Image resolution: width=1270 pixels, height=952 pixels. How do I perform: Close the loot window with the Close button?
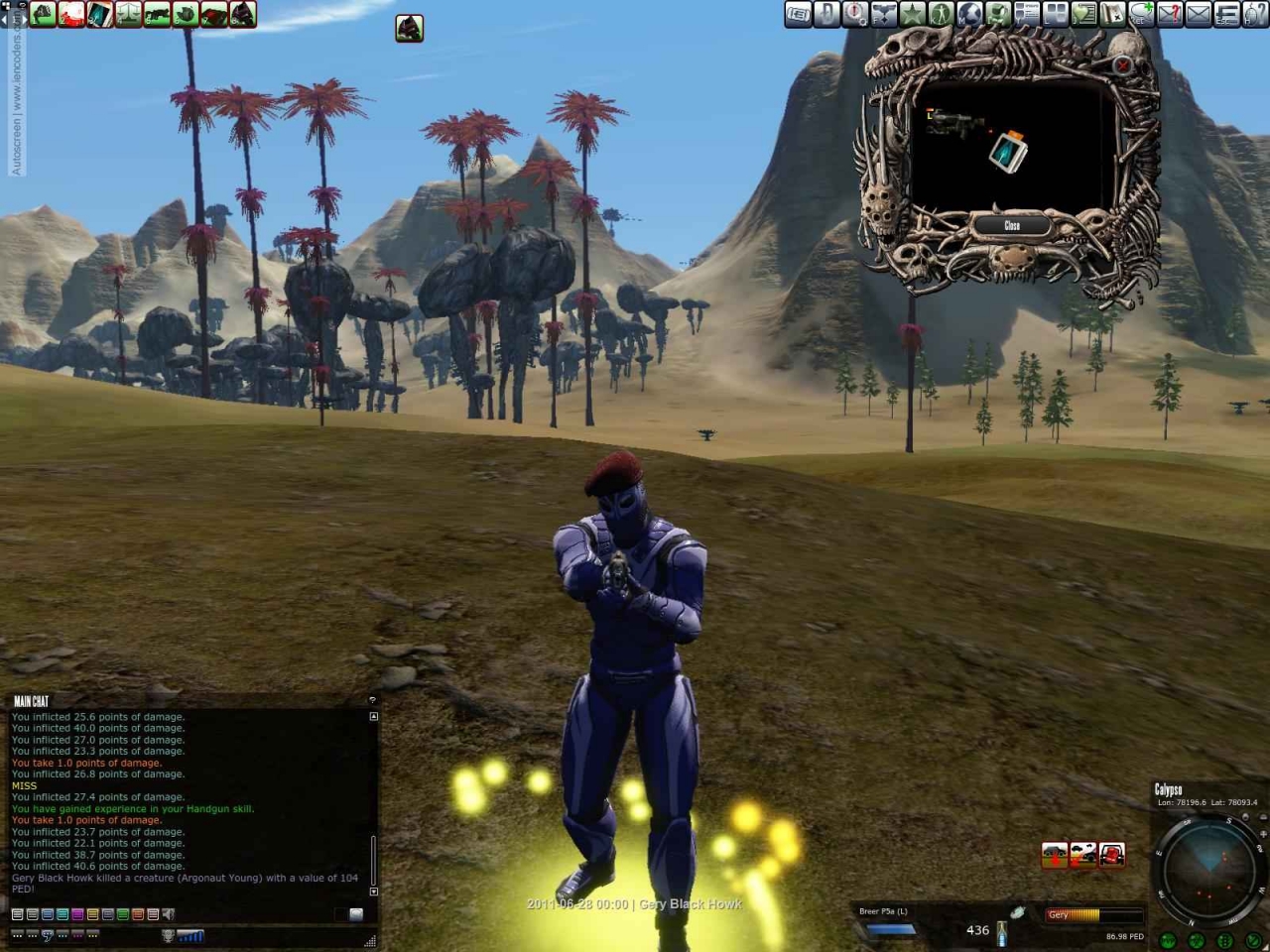[x=1011, y=225]
